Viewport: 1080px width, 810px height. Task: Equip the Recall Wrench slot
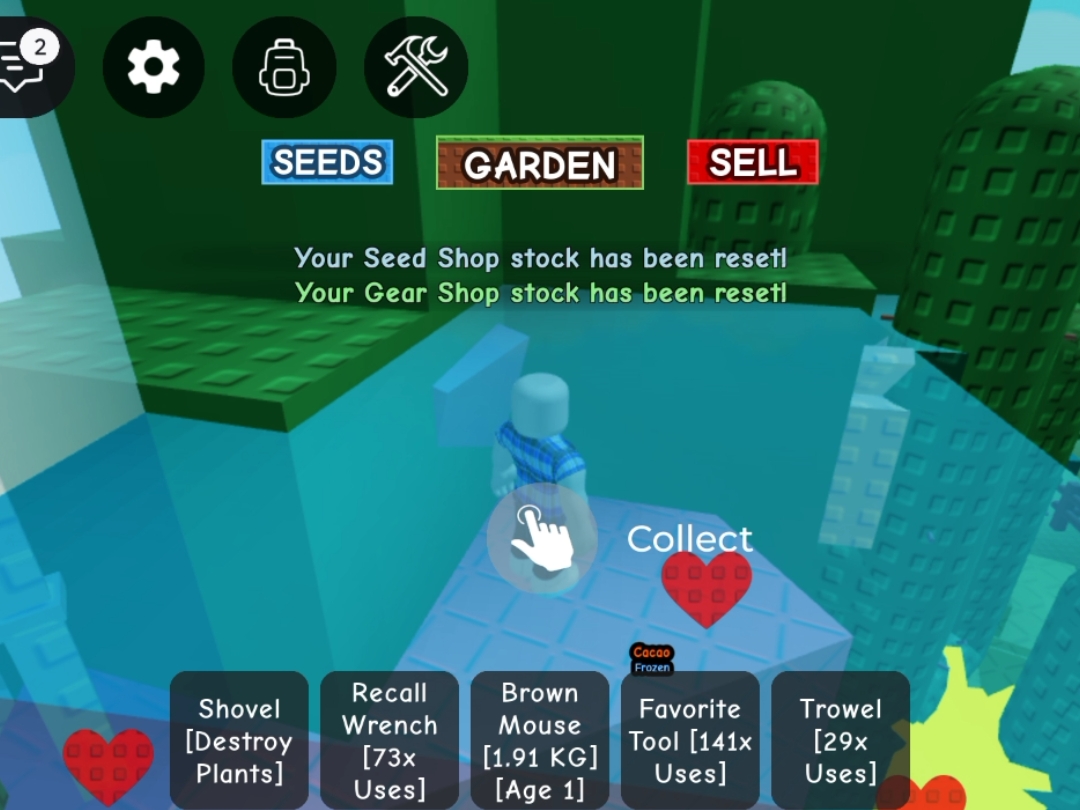coord(389,740)
